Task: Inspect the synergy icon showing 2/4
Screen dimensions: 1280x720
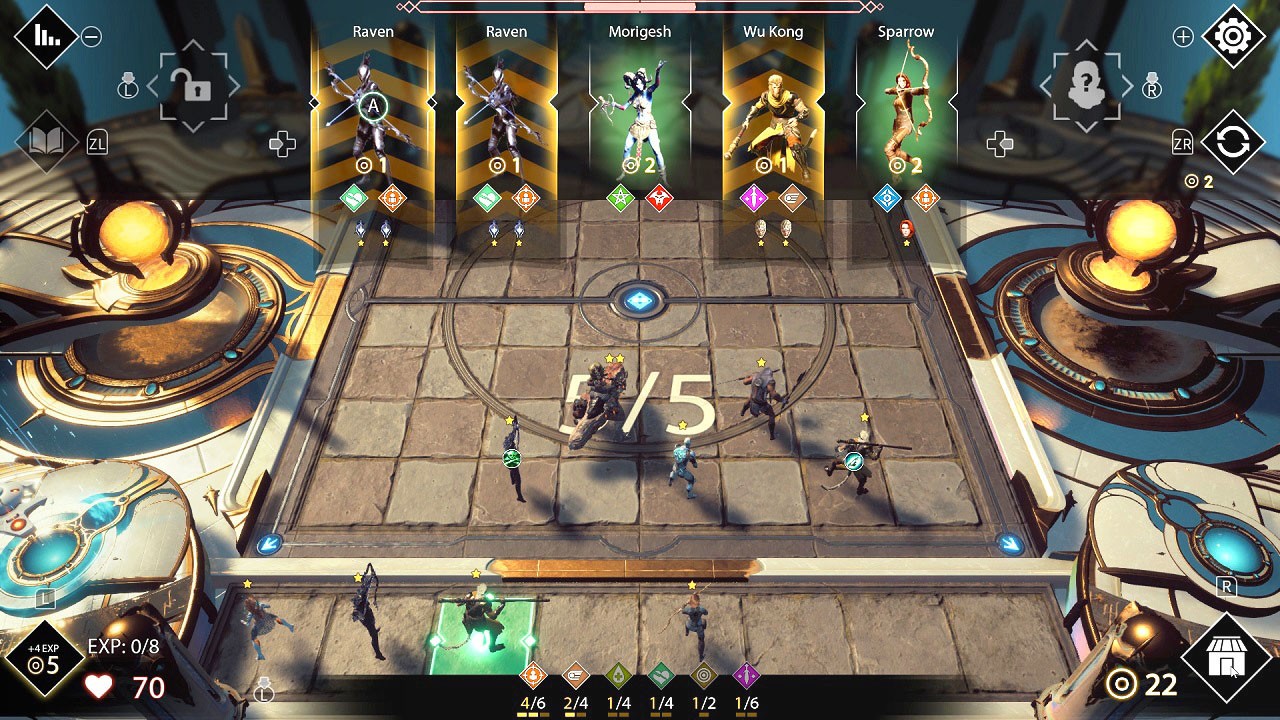Action: [x=576, y=676]
